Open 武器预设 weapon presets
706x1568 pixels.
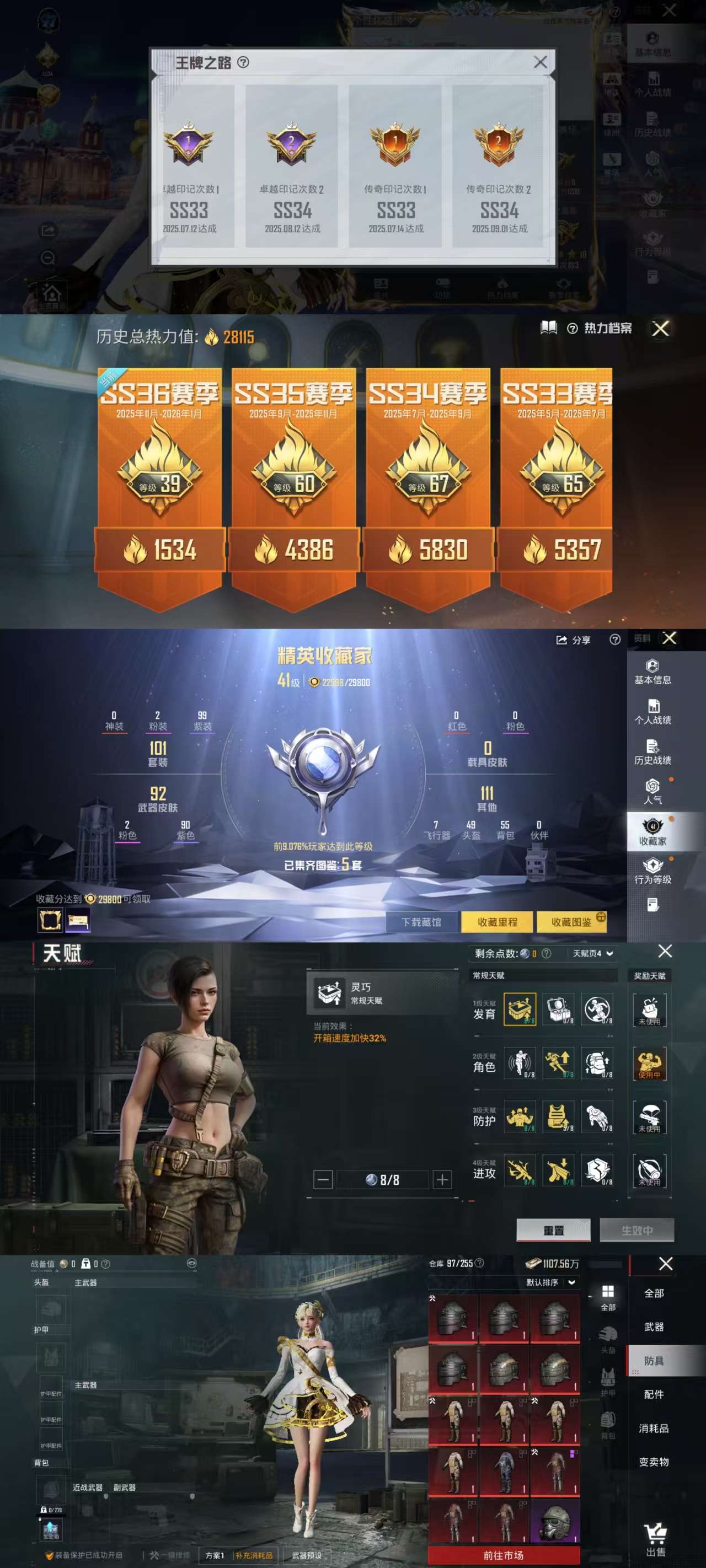pos(307,1555)
